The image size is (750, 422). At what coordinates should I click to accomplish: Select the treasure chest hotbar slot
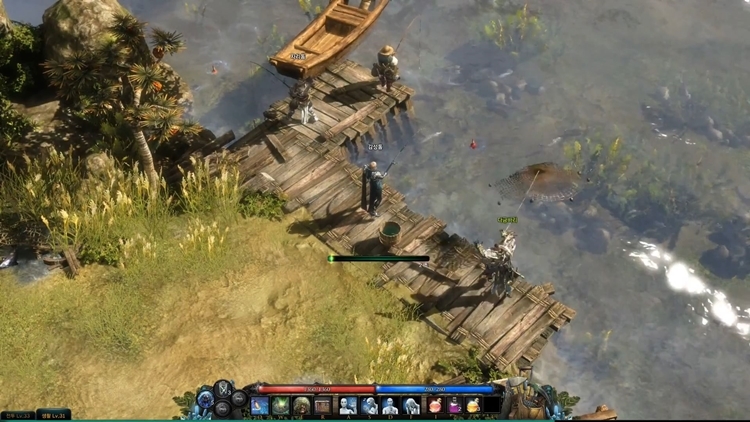click(322, 405)
